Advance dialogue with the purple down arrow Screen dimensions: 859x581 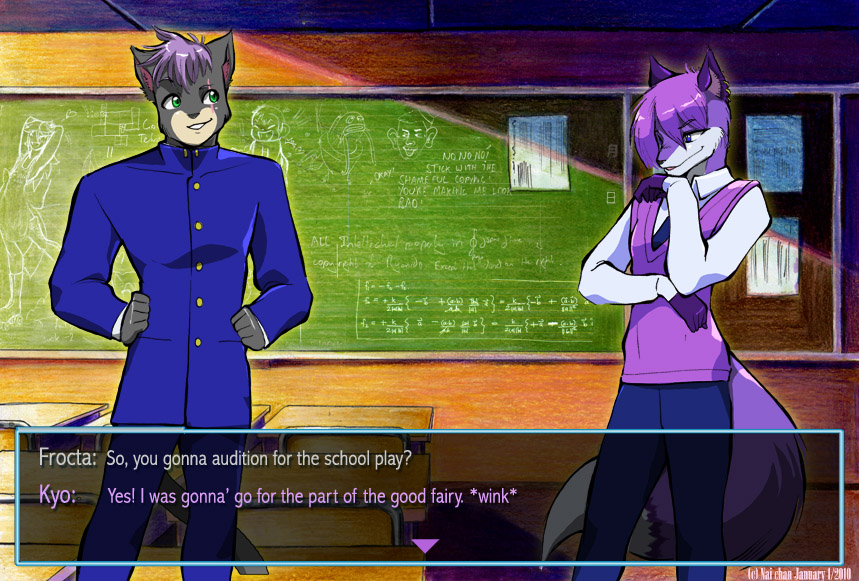coord(426,545)
